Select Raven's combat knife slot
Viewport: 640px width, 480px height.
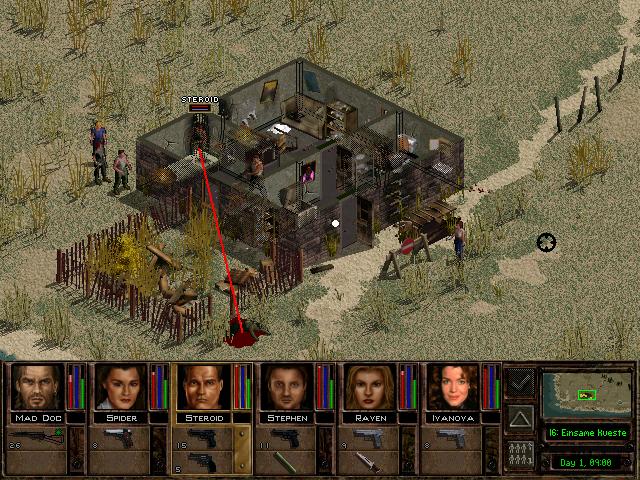click(x=372, y=461)
